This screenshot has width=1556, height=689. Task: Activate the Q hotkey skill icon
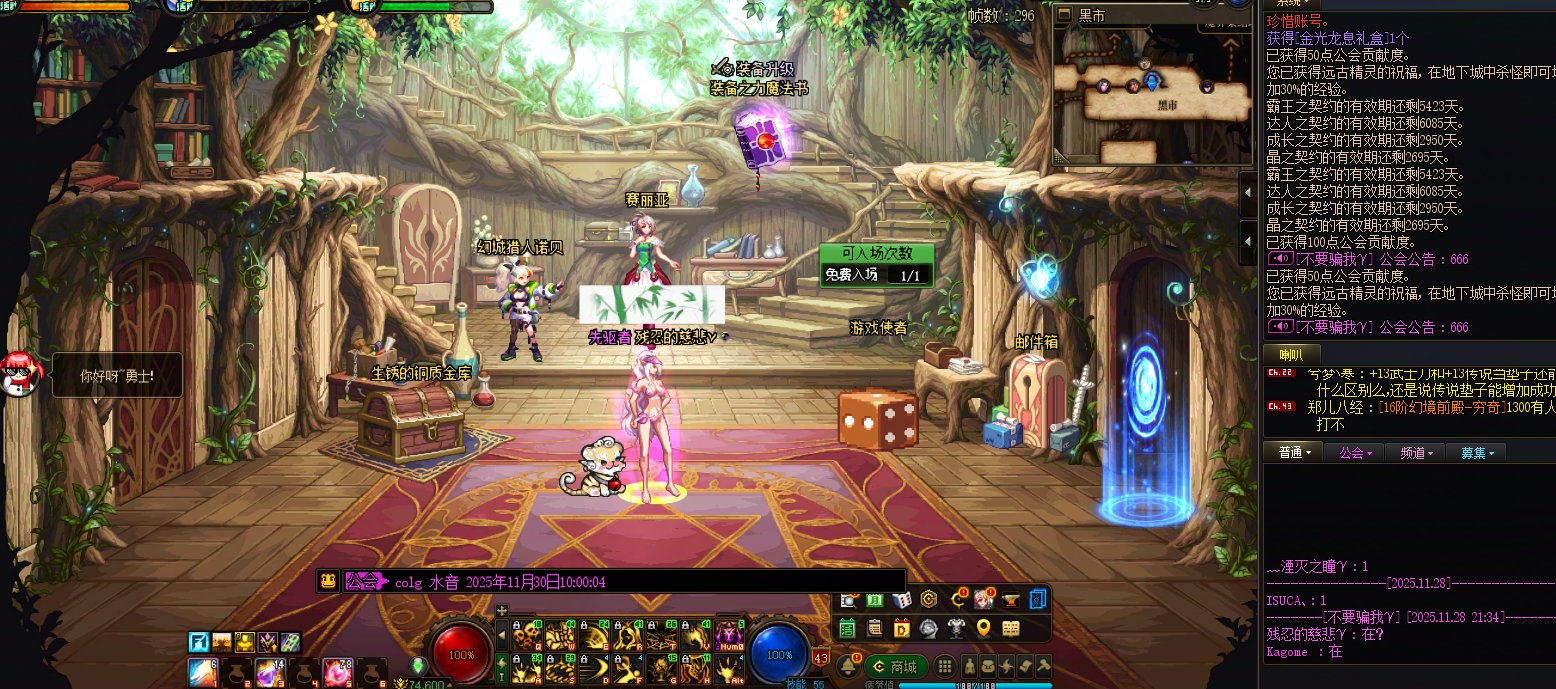pyautogui.click(x=525, y=634)
